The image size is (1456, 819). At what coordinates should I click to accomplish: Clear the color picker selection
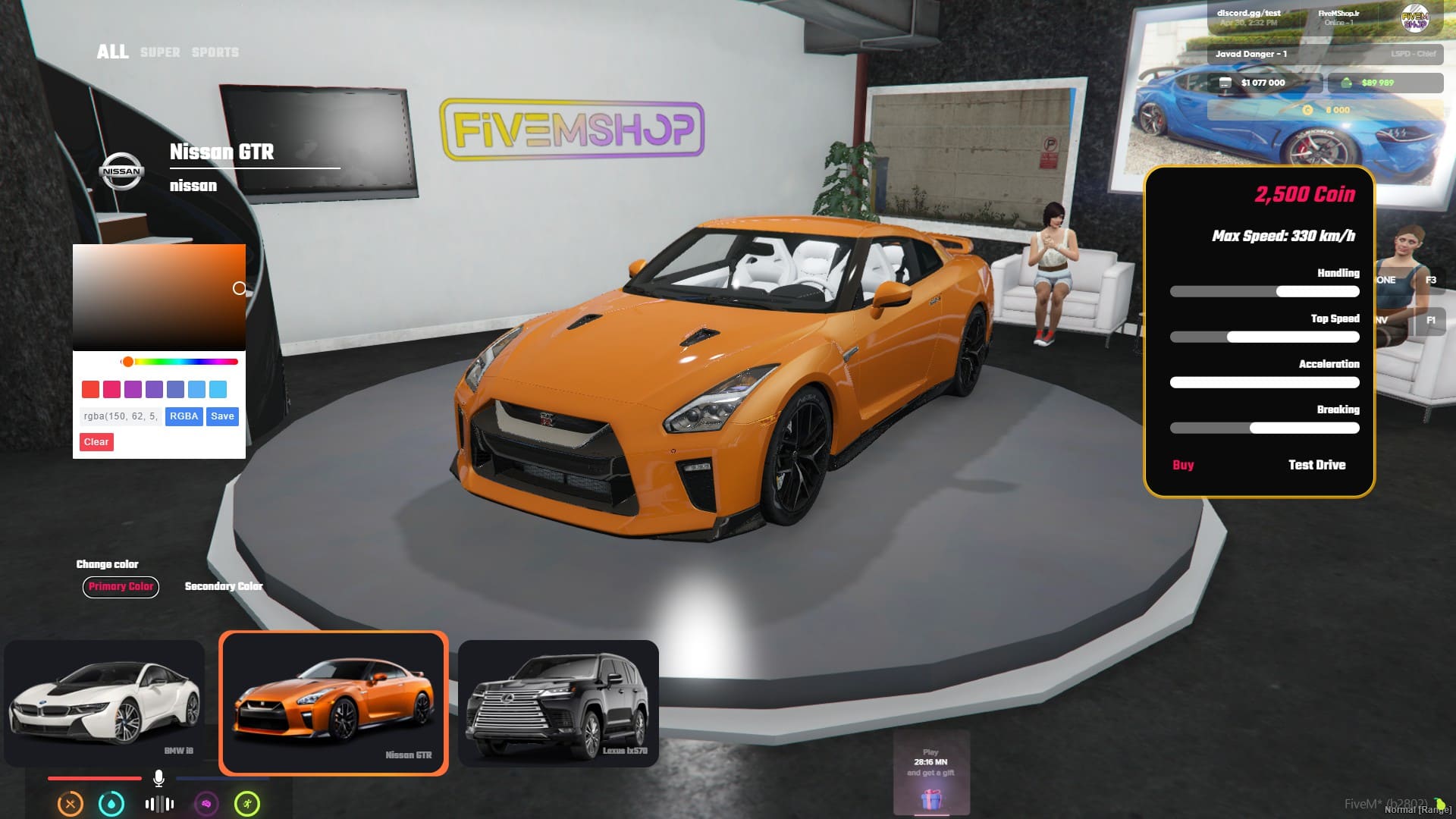click(96, 442)
